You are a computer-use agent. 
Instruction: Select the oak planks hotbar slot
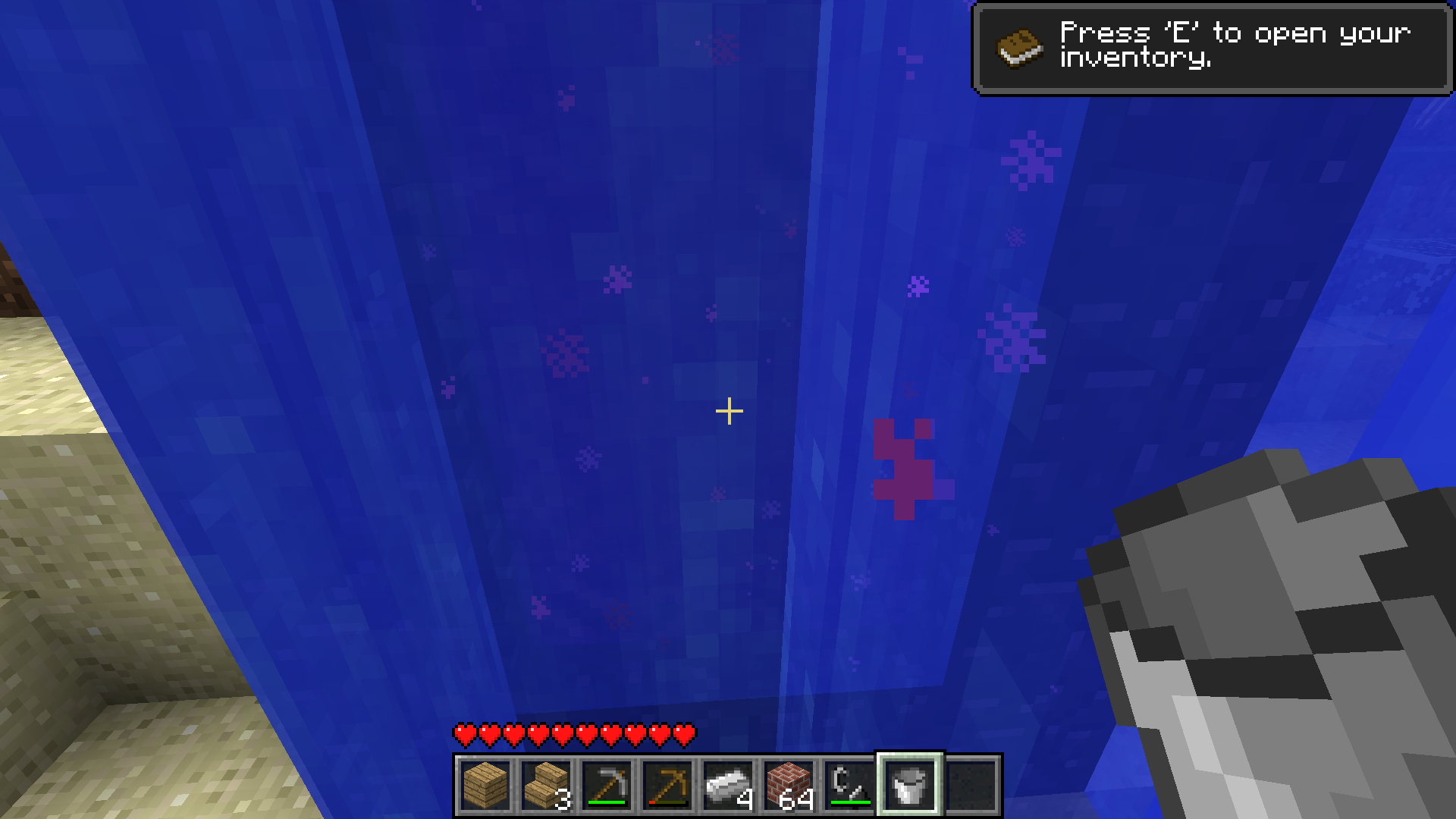(485, 786)
